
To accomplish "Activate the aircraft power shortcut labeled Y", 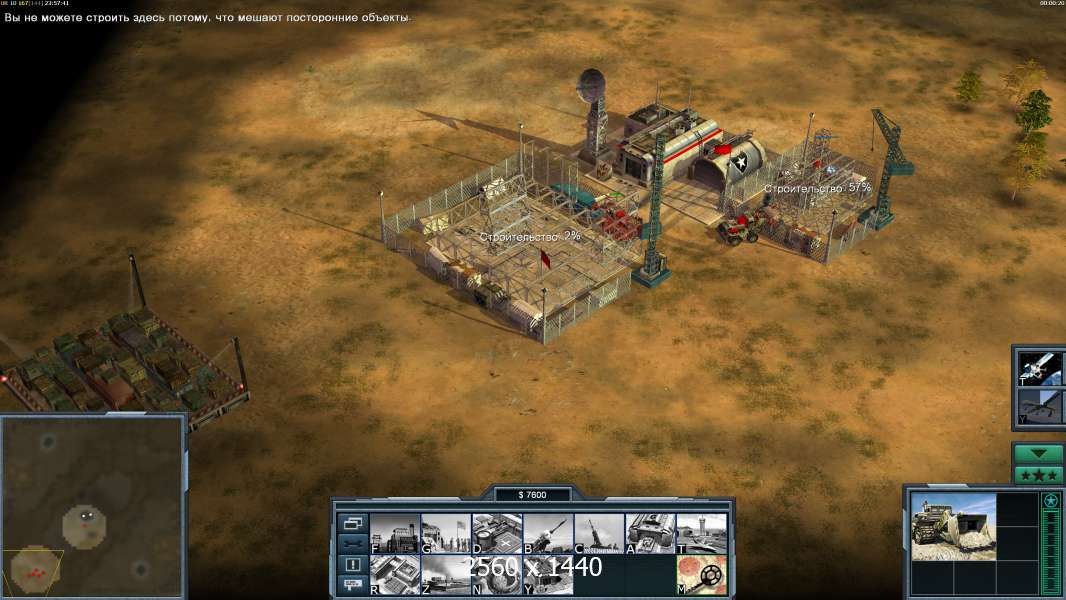I will (1040, 405).
